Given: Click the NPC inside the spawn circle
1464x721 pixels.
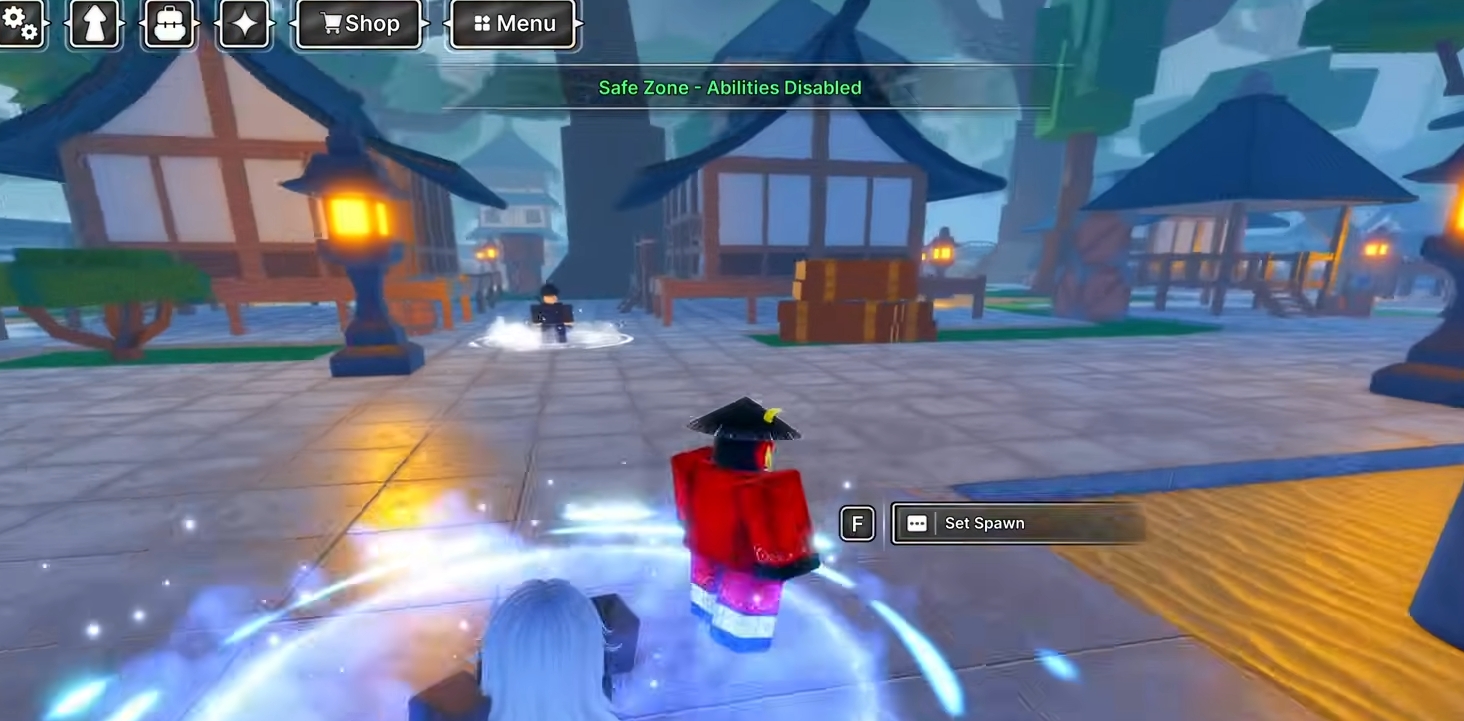Looking at the screenshot, I should coord(550,315).
